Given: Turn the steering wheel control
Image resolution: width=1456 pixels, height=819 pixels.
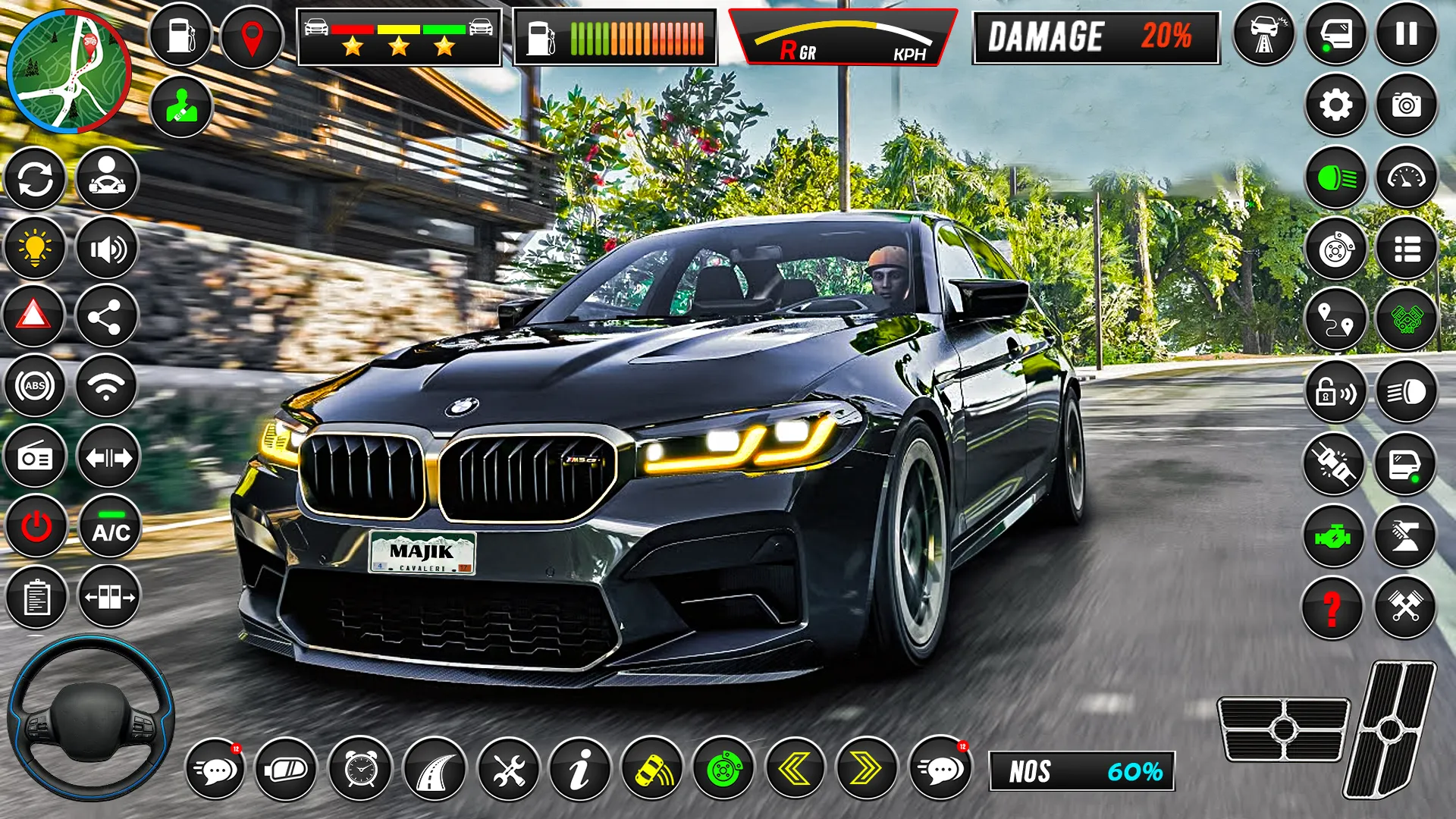Looking at the screenshot, I should pyautogui.click(x=91, y=717).
